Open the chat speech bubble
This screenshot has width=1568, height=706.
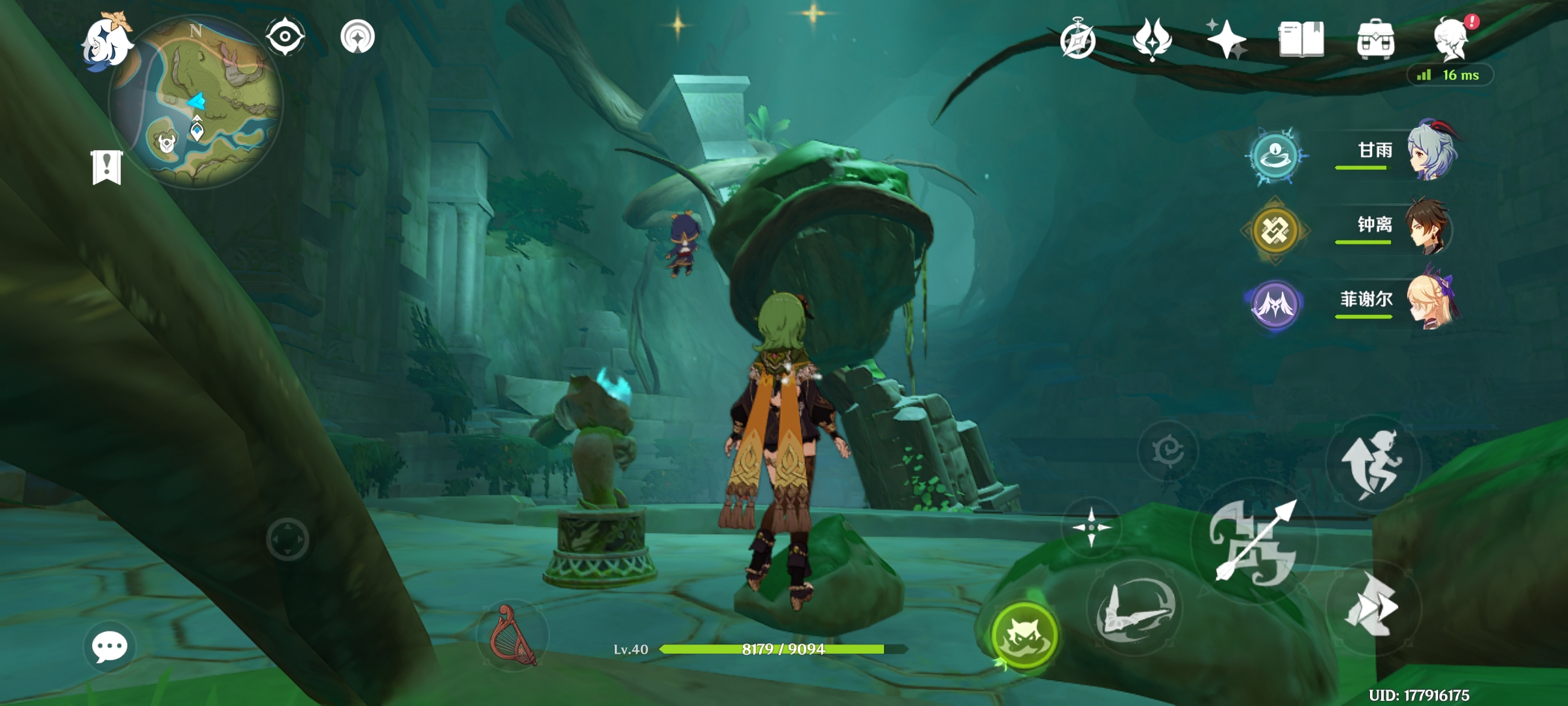point(109,647)
